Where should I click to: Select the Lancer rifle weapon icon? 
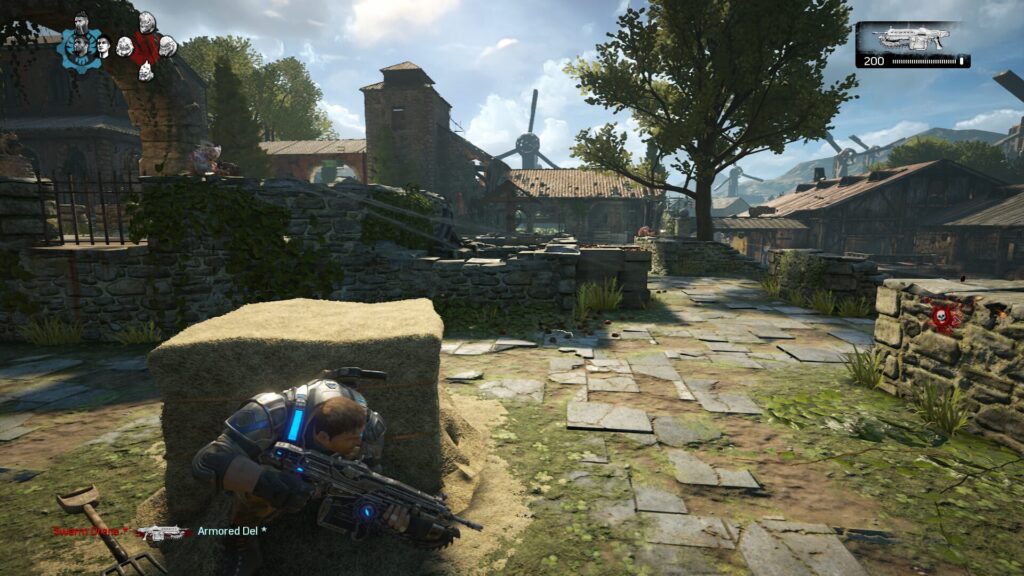click(x=910, y=40)
